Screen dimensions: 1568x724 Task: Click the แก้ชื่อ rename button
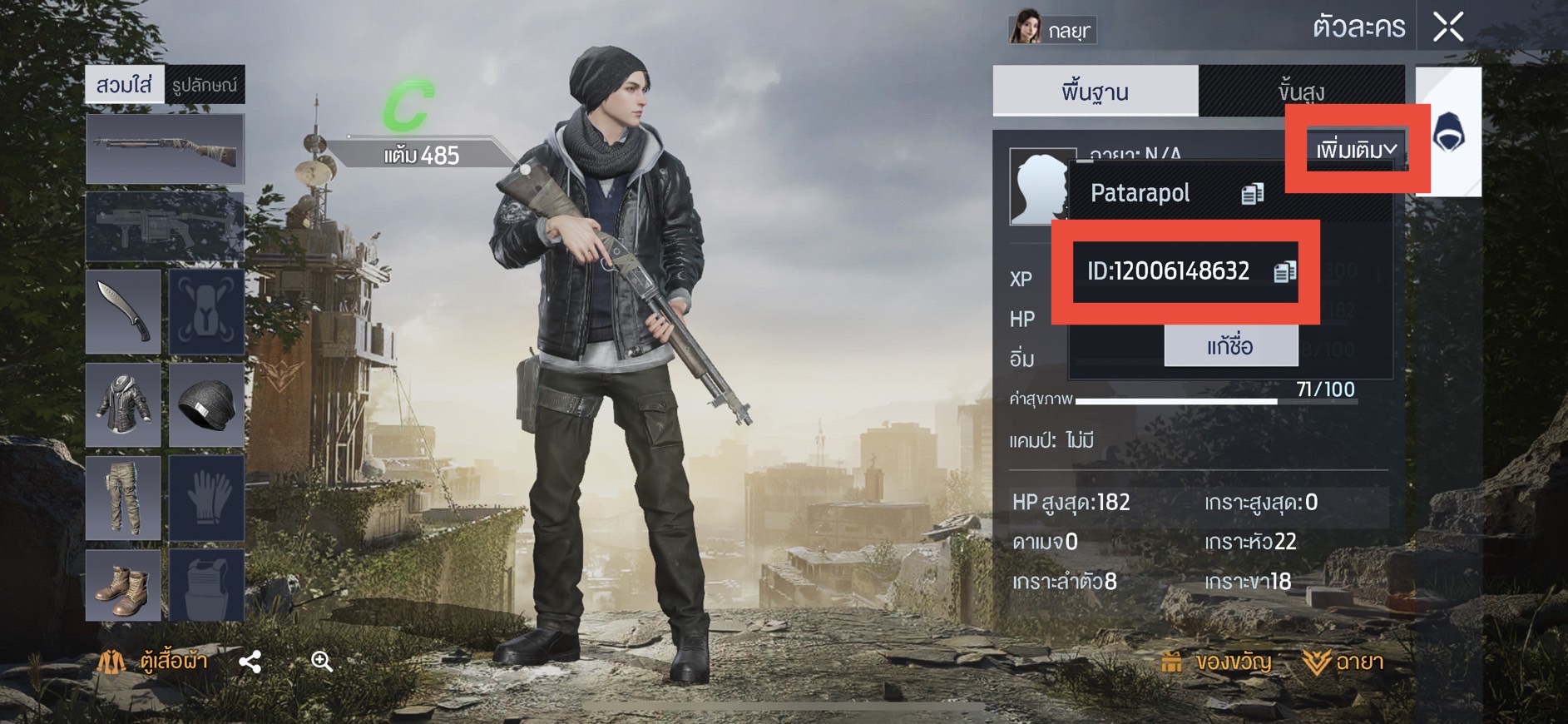[x=1230, y=345]
